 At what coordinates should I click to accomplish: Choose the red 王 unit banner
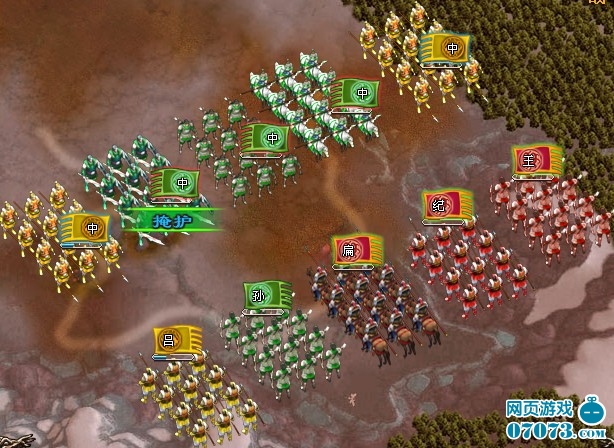tap(532, 160)
